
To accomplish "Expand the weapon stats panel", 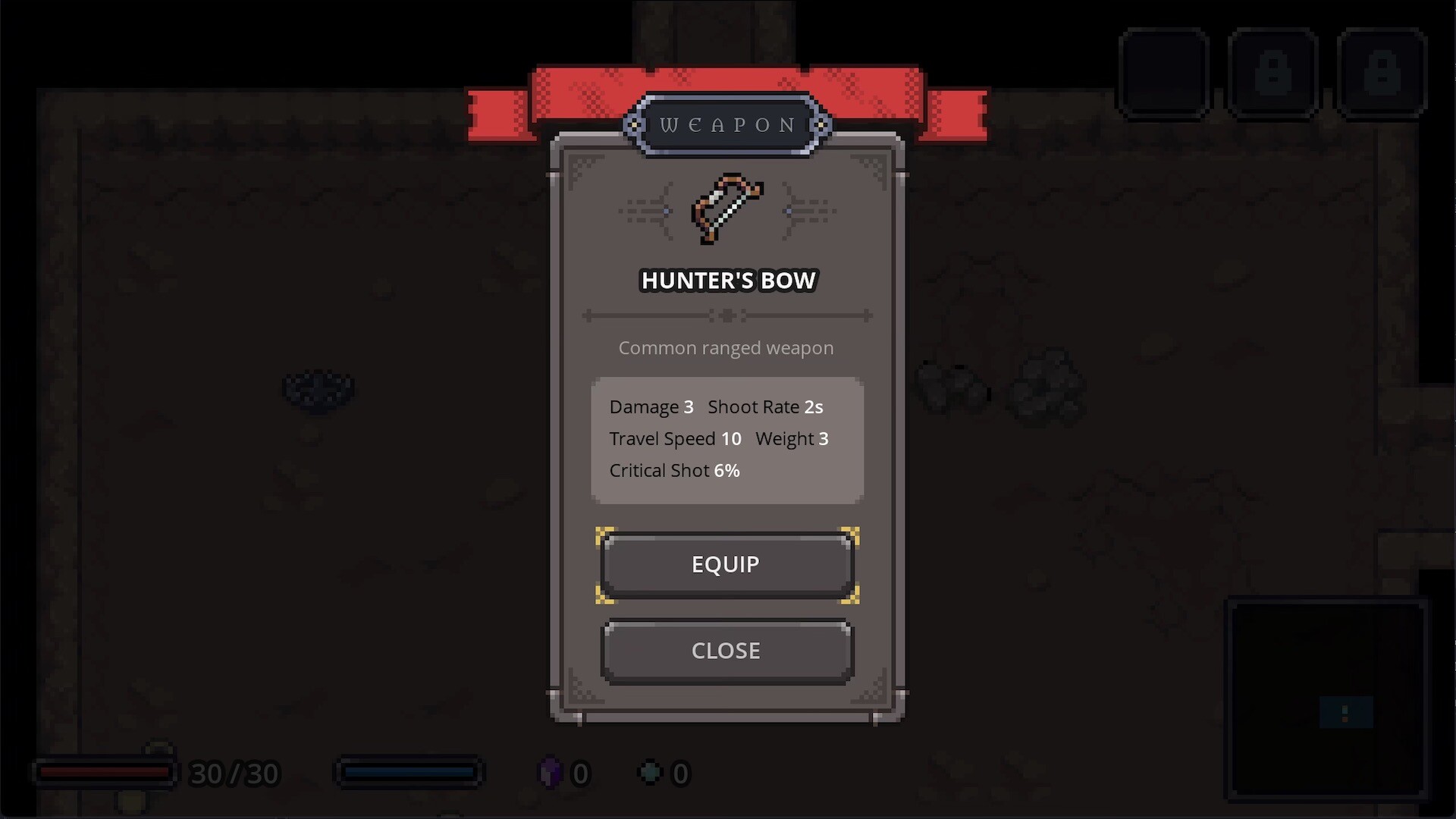I will click(x=726, y=438).
